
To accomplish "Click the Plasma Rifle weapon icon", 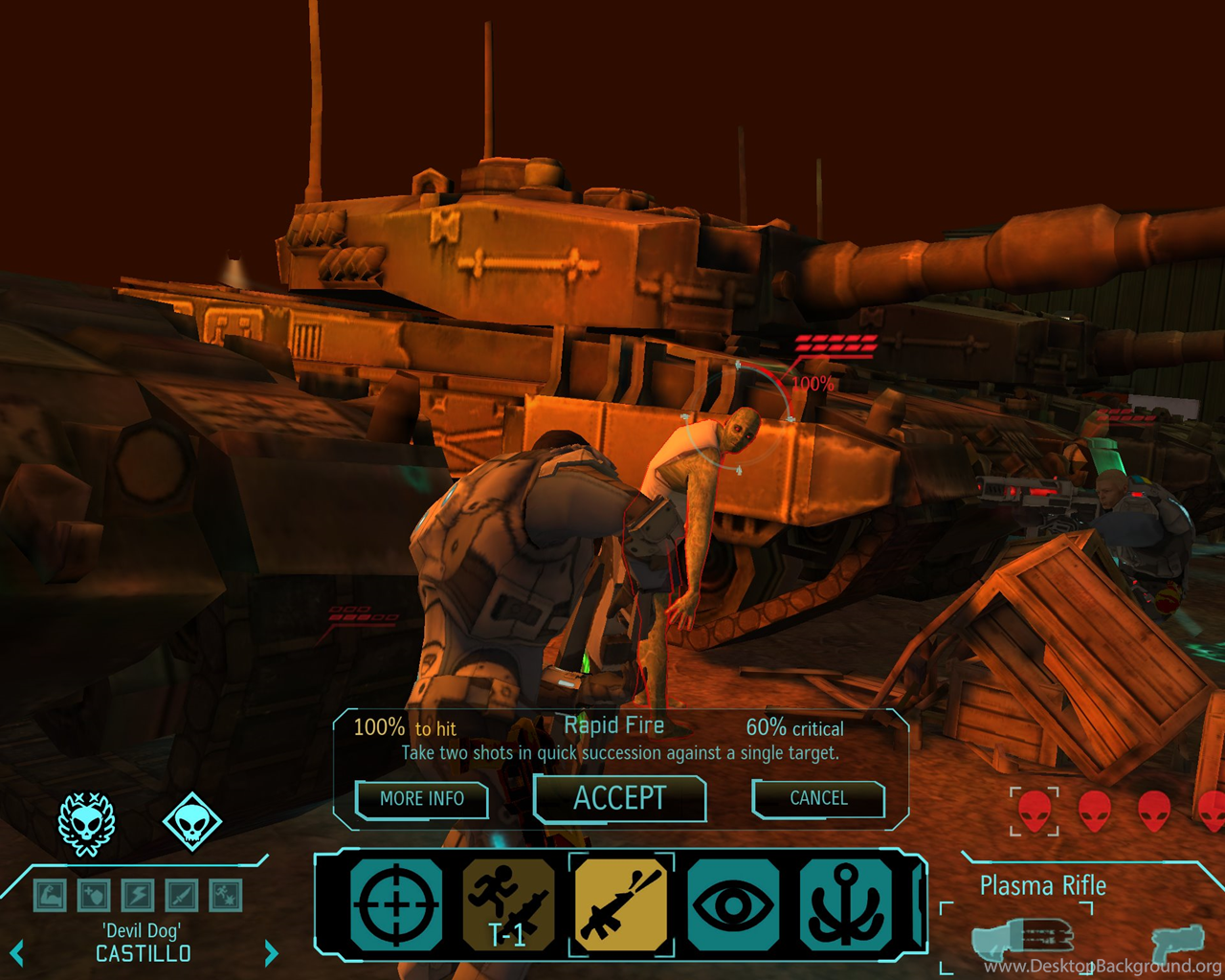I will click(1022, 939).
